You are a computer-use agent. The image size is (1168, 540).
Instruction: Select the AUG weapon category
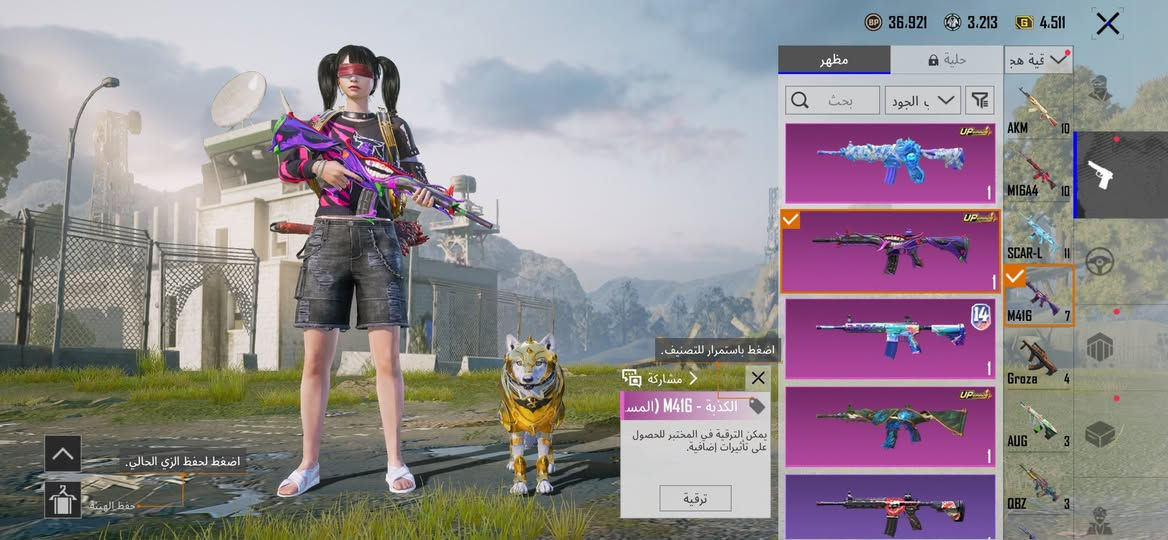[x=1038, y=420]
